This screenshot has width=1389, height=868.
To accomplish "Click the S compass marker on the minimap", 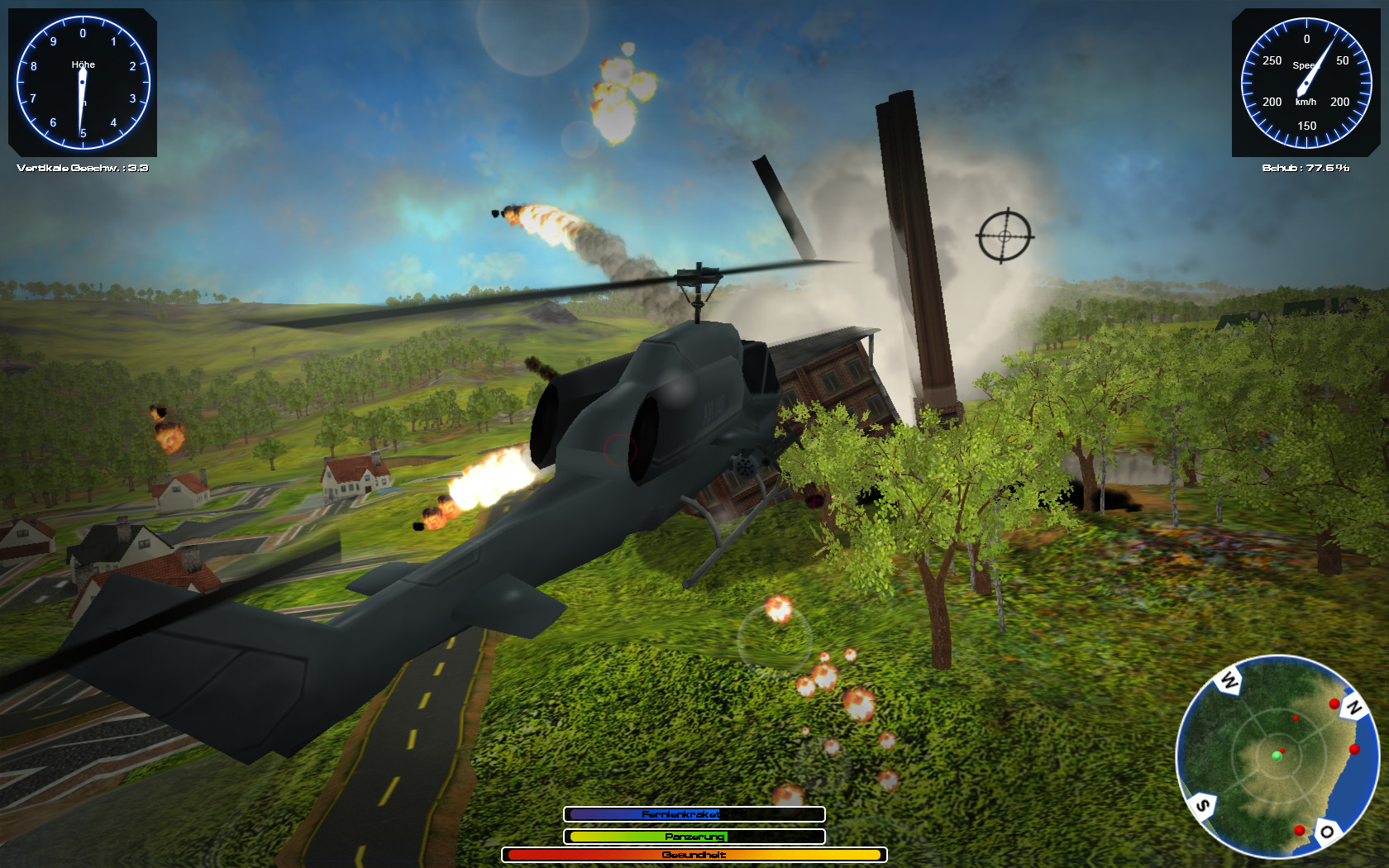I will click(x=1204, y=804).
